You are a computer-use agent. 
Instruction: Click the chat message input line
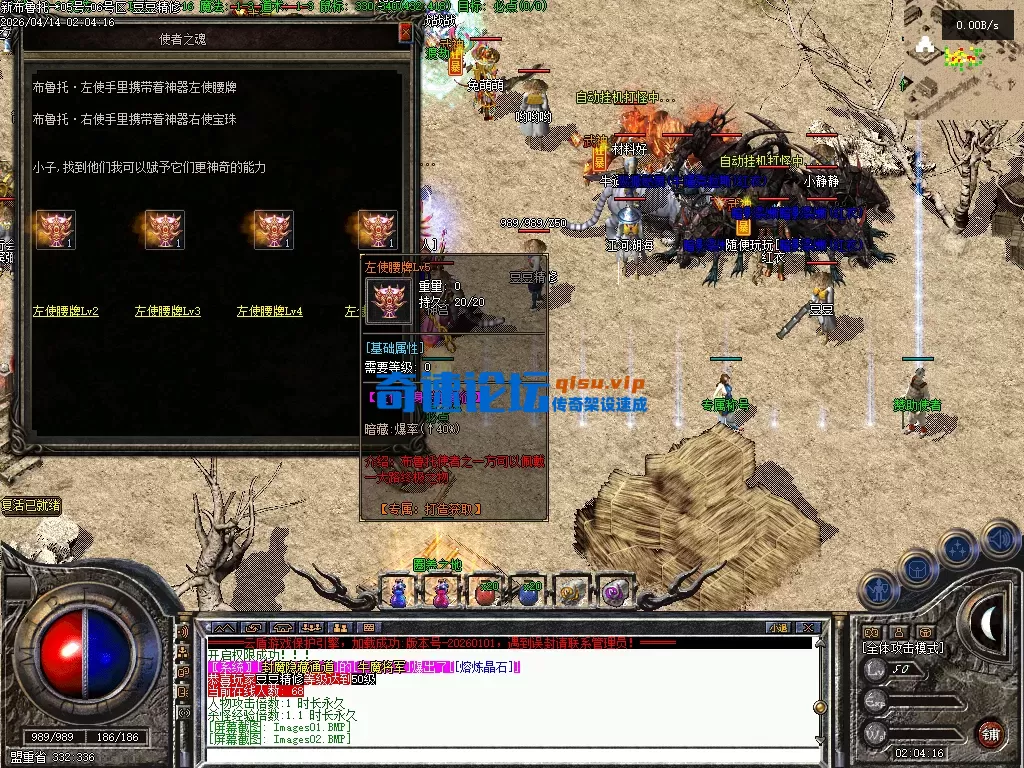[500, 754]
